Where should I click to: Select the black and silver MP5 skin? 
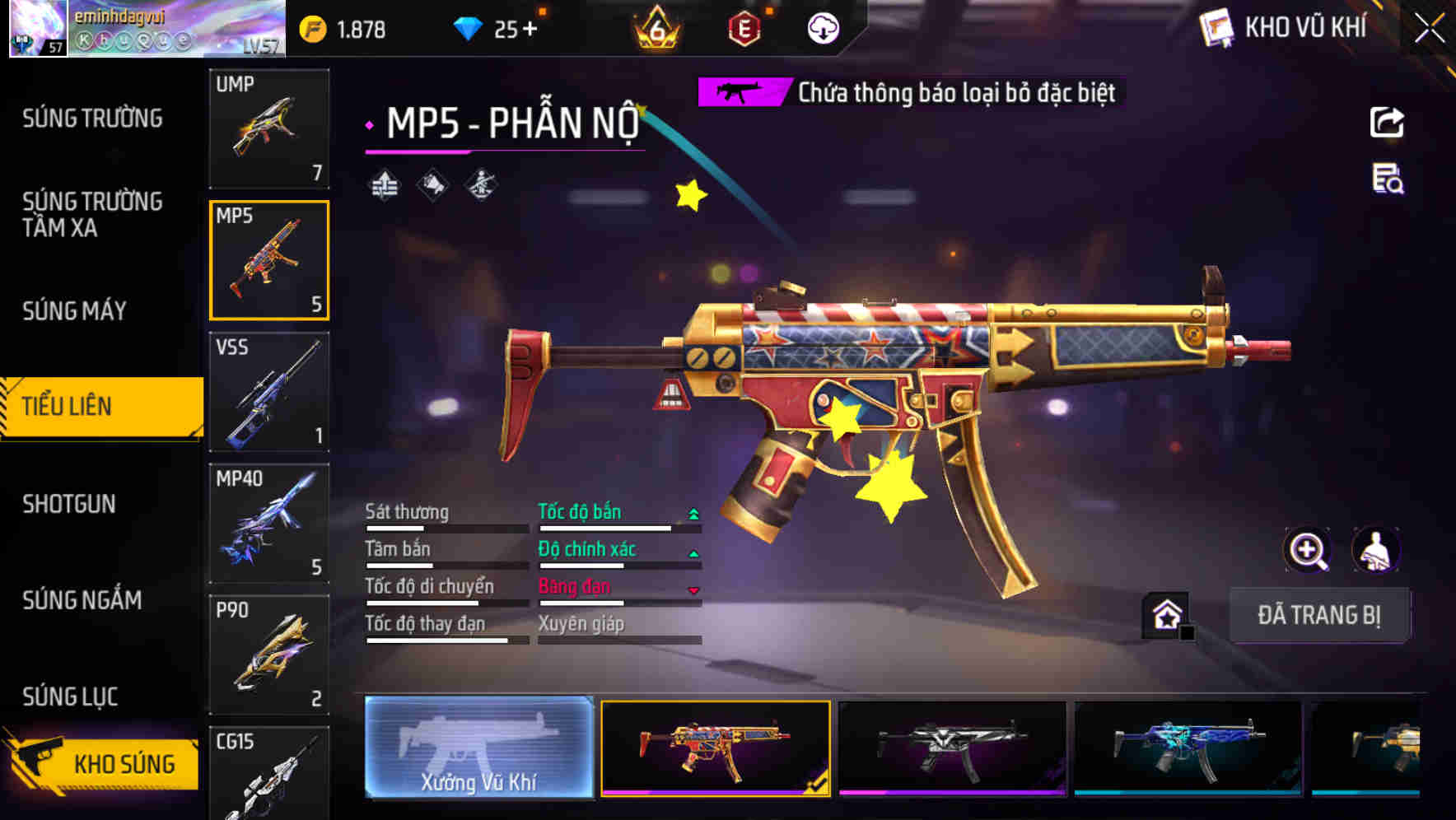point(952,748)
